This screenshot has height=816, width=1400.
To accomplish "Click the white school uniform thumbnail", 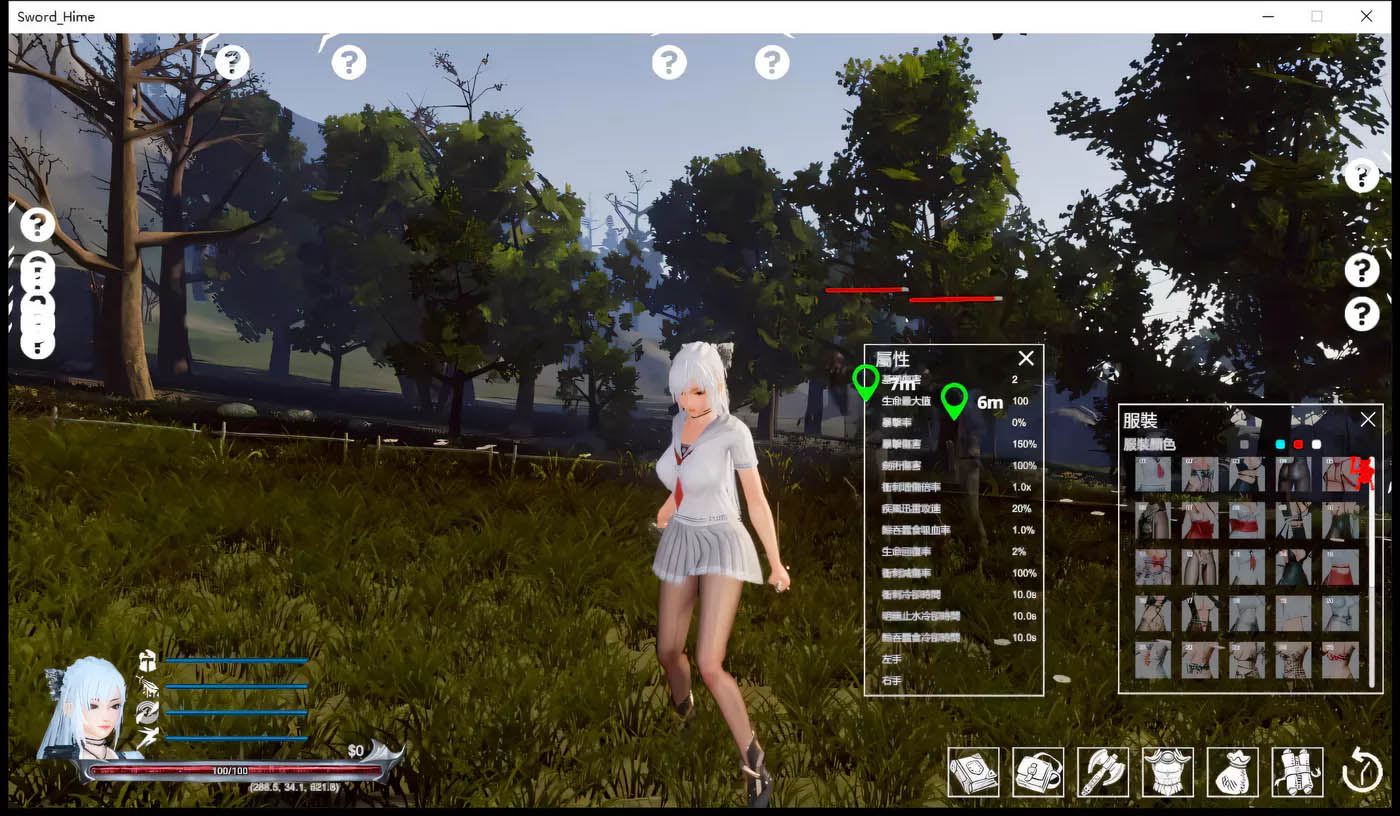I will pos(1152,475).
